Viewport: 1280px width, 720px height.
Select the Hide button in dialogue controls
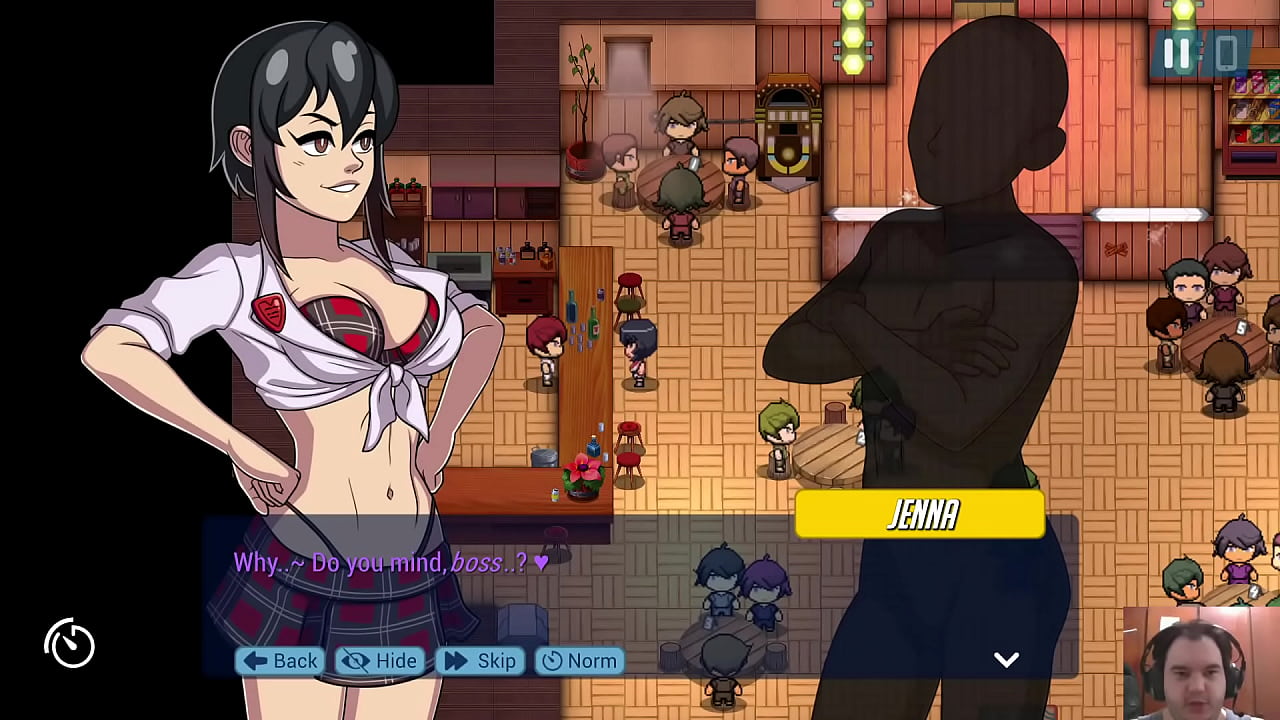point(378,661)
